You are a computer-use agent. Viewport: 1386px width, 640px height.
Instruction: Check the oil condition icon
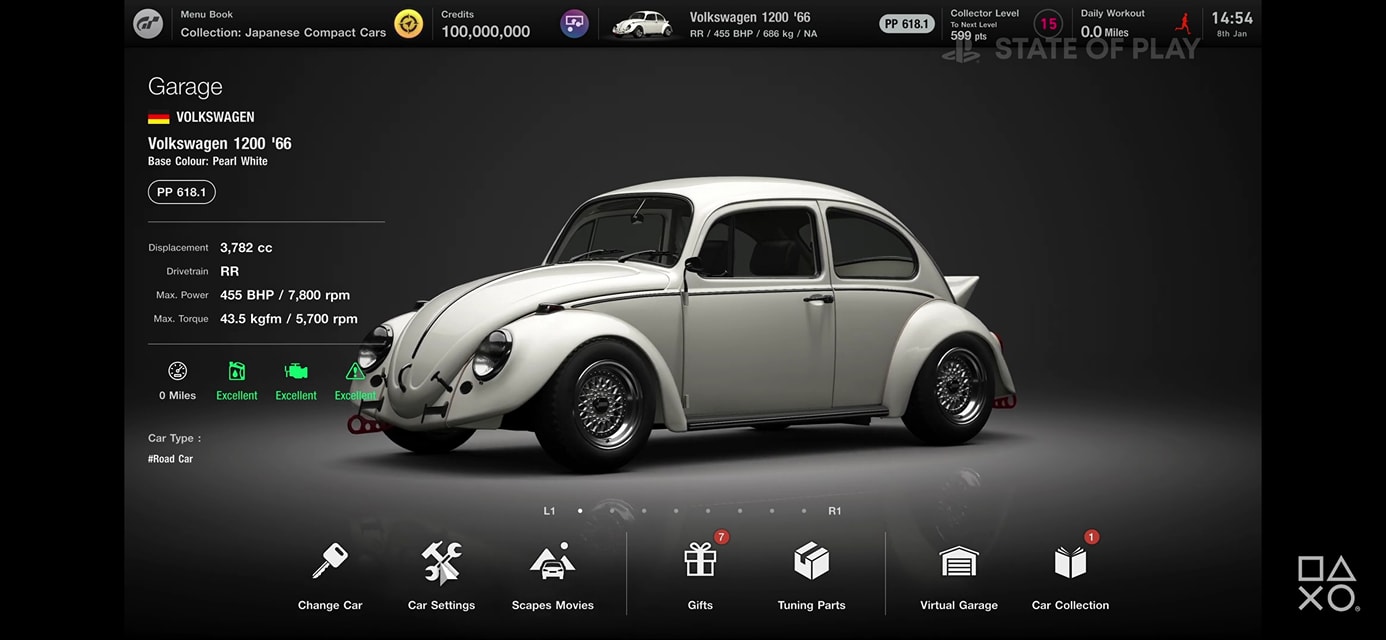[x=237, y=380]
